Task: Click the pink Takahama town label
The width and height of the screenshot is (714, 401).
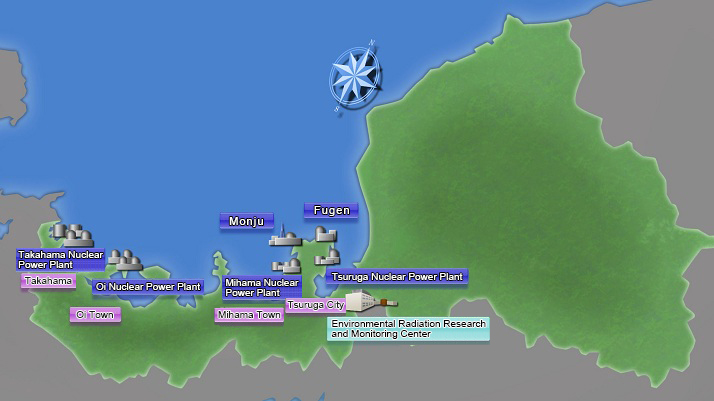Action: pos(49,282)
